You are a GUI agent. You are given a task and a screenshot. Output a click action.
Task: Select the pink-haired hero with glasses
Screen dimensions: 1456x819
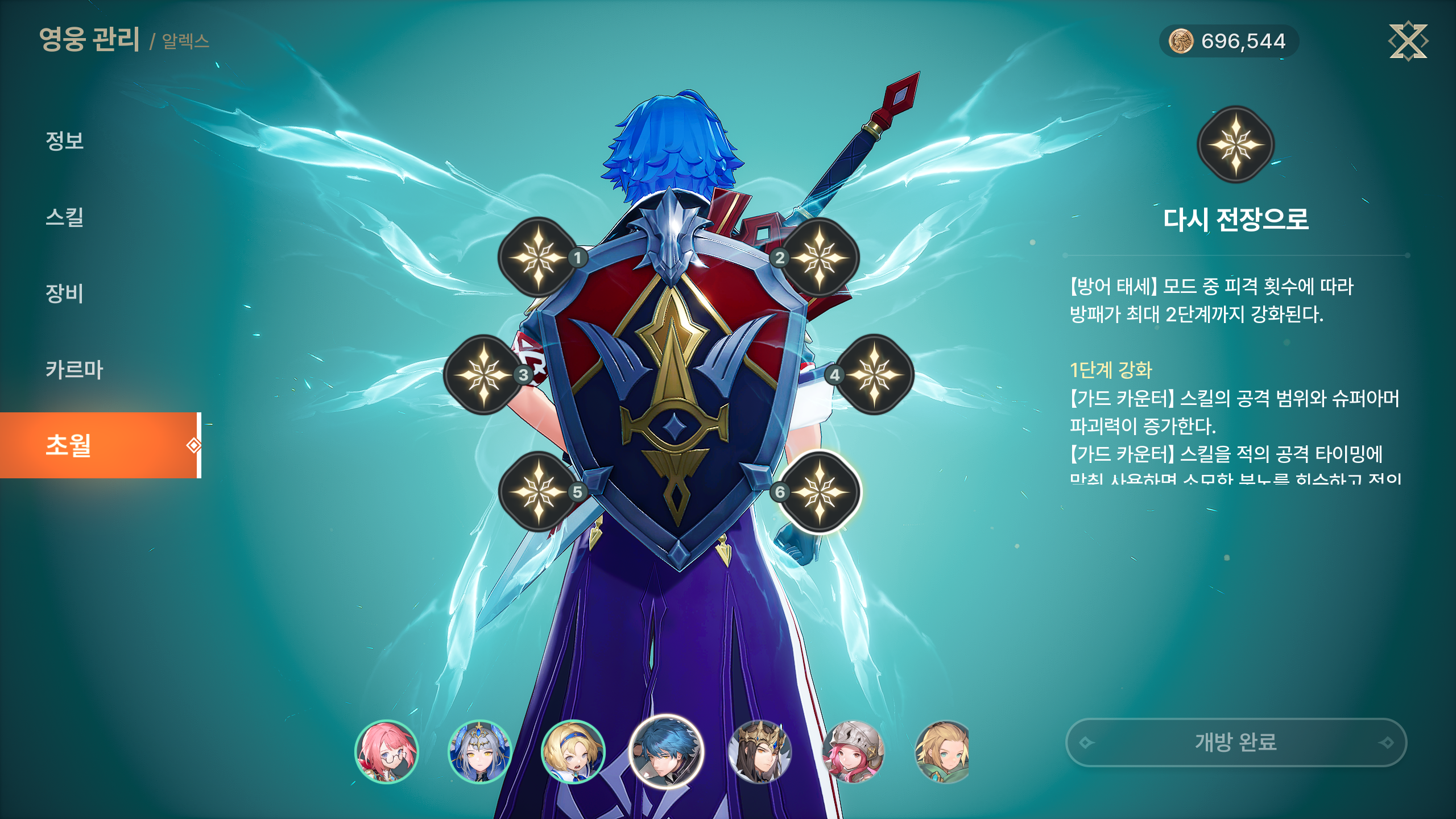[387, 752]
